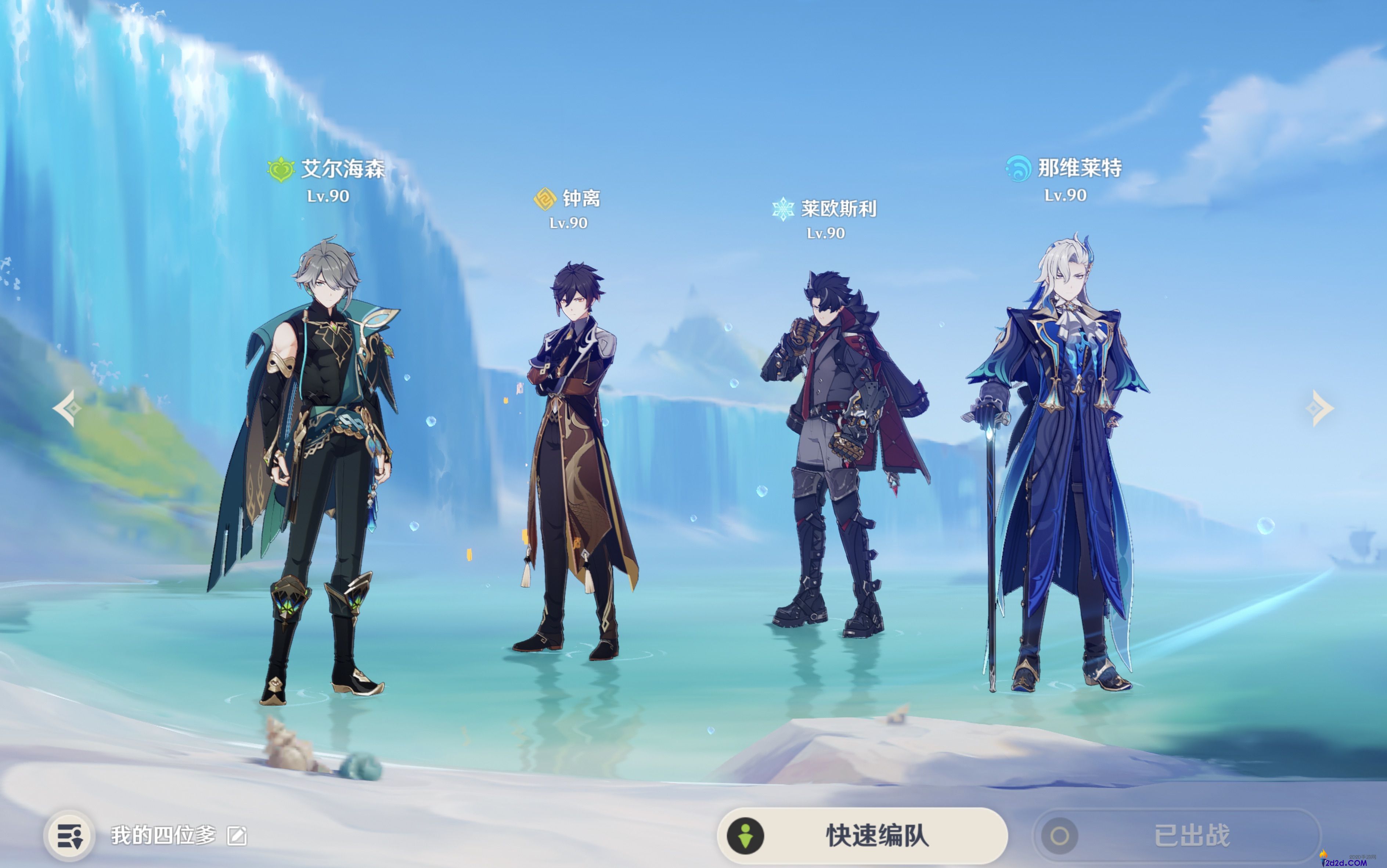This screenshot has width=1387, height=868.
Task: Click the 快速编队 quick team setup button
Action: [861, 835]
